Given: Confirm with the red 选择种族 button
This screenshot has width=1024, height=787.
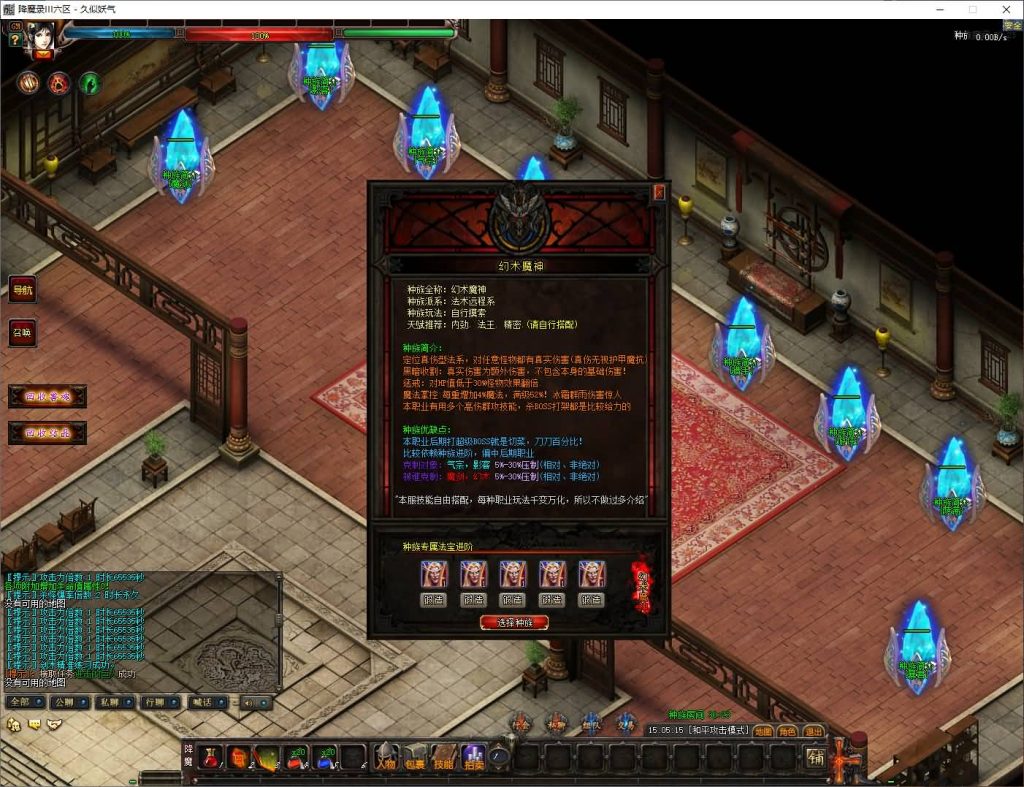Looking at the screenshot, I should (x=514, y=622).
